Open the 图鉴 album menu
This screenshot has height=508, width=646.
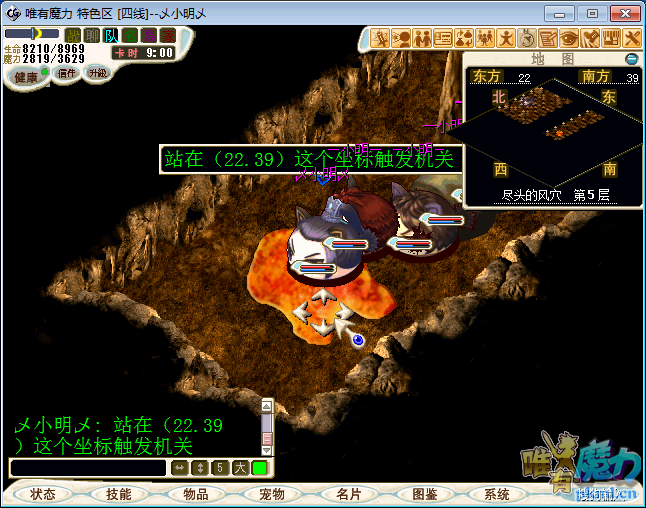[x=424, y=494]
